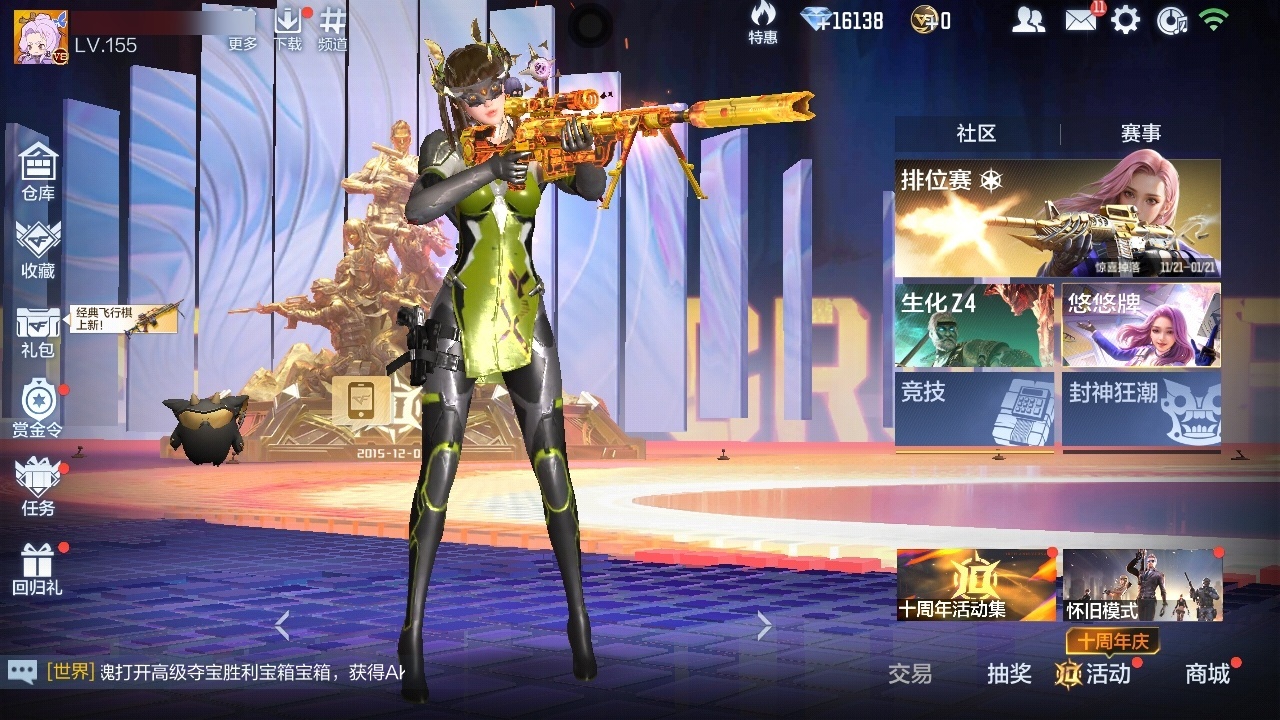
Task: Open the 频道 channel icon
Action: (x=333, y=28)
